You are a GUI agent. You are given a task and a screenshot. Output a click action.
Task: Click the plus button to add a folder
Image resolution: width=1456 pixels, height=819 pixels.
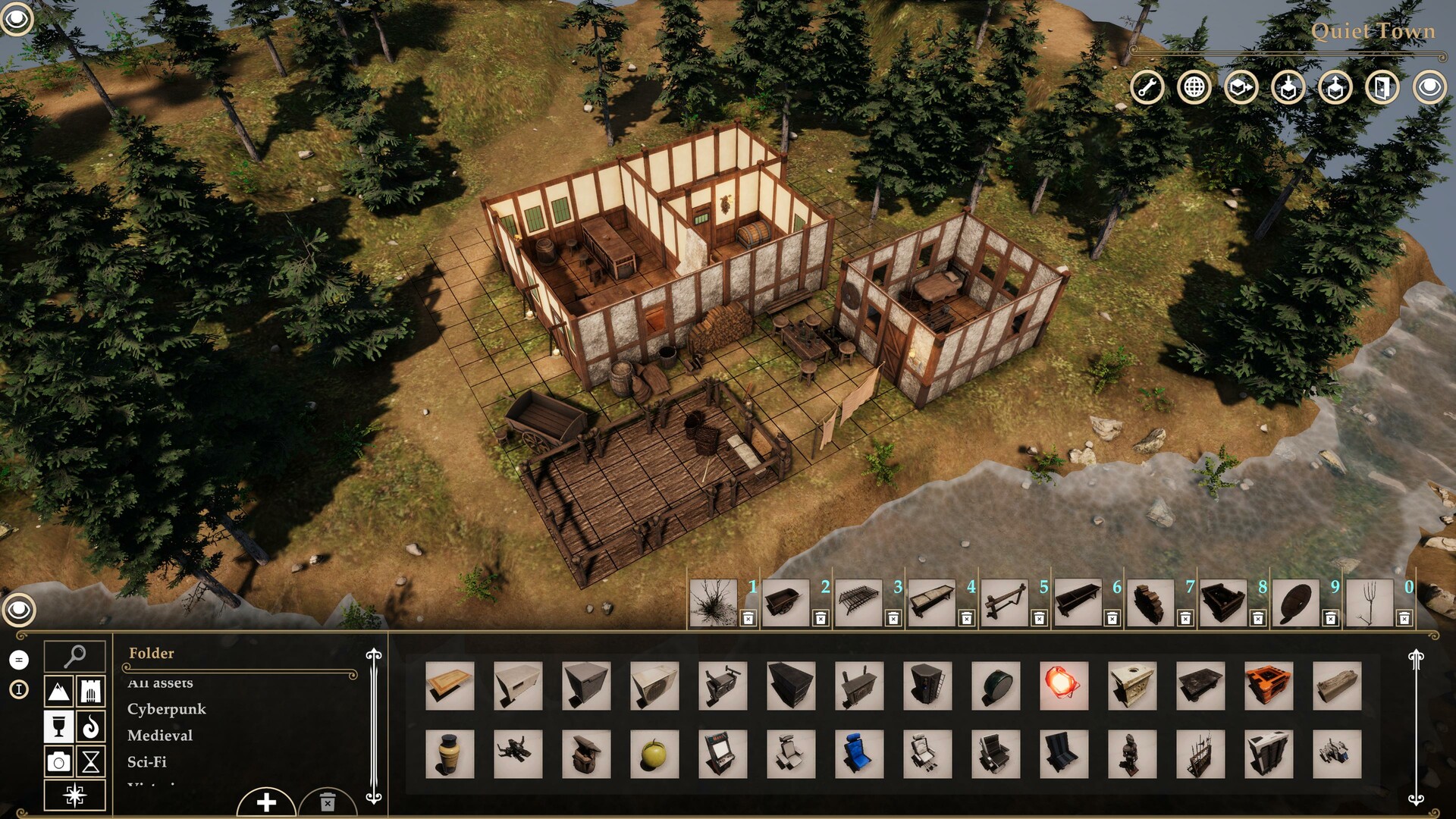point(266,801)
